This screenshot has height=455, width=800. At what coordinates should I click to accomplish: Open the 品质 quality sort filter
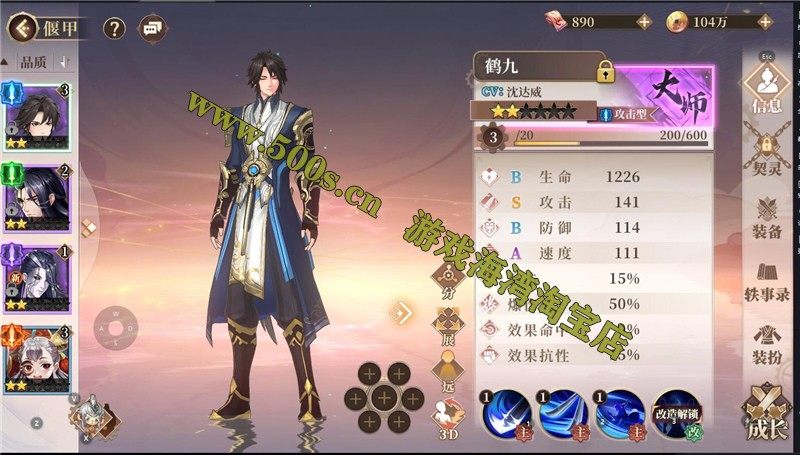tap(34, 62)
